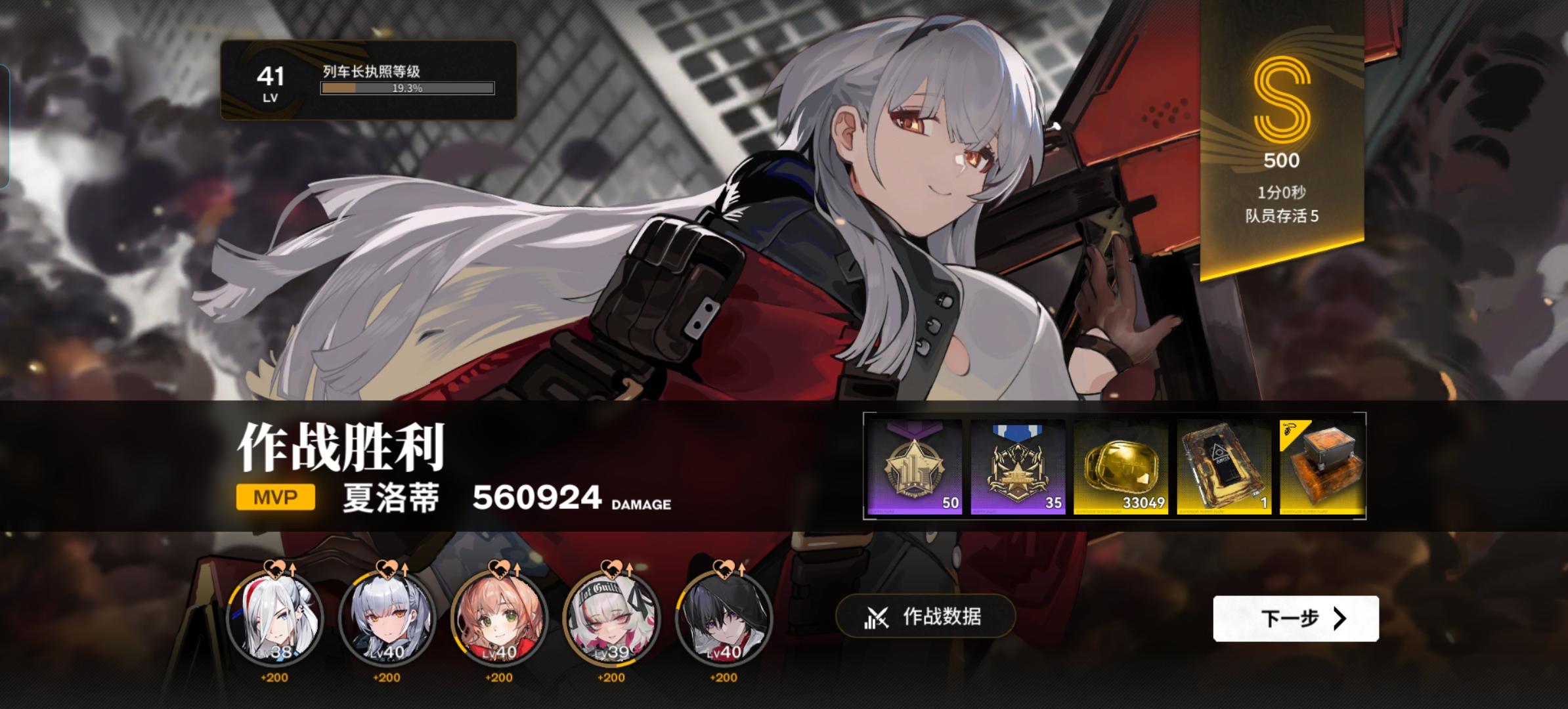1568x709 pixels.
Task: Click the gold currency reward showing 33049
Action: 1122,466
